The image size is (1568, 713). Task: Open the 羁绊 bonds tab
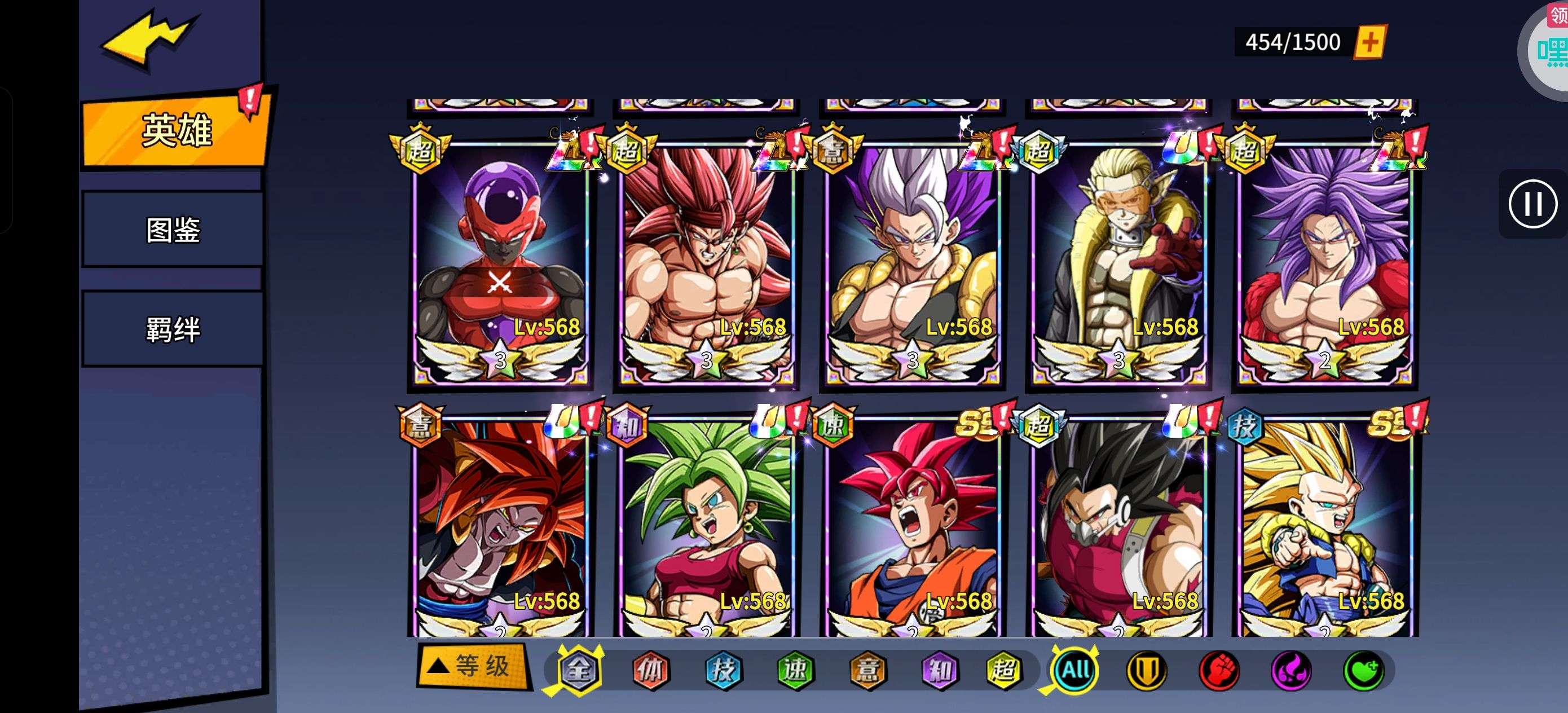pos(173,329)
